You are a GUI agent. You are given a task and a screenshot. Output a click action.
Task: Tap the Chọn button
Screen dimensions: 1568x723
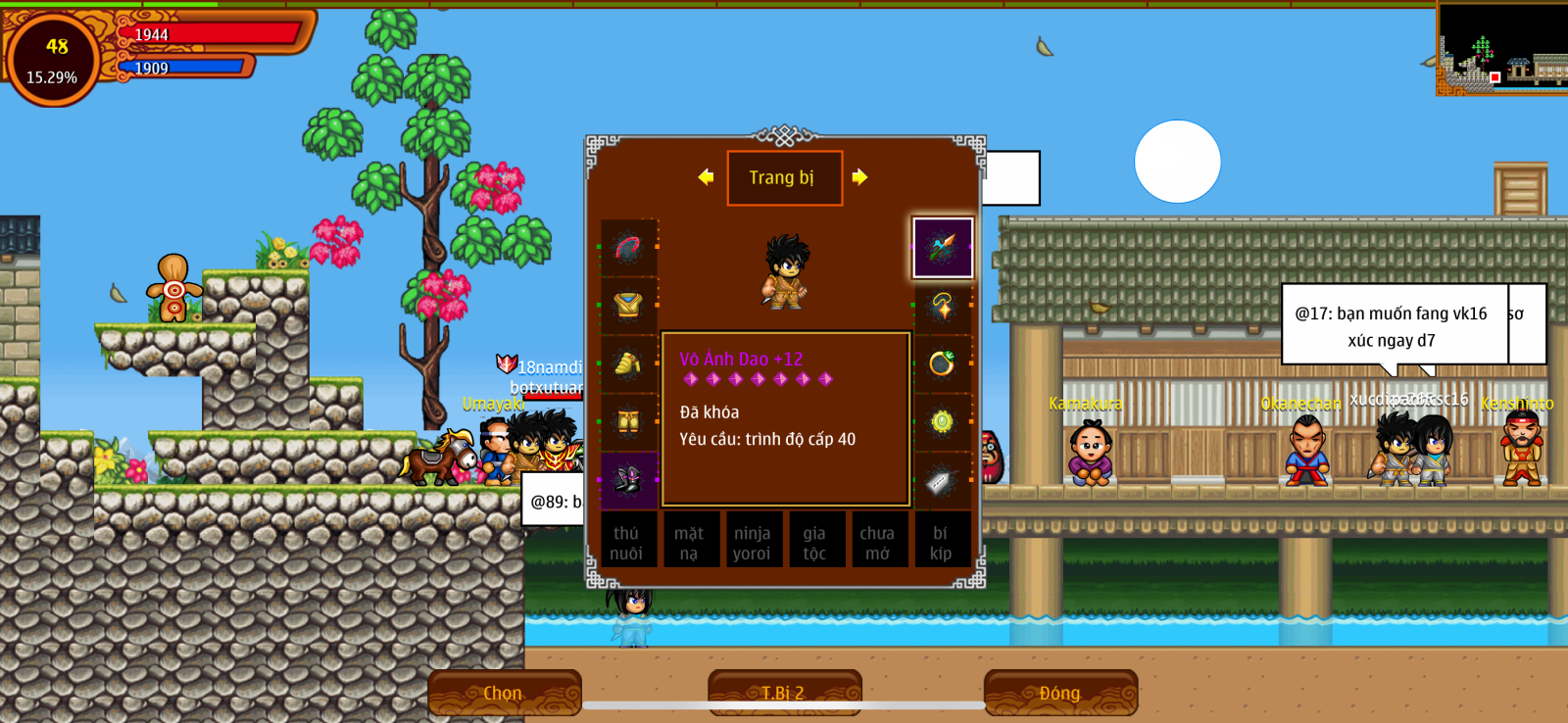click(504, 693)
